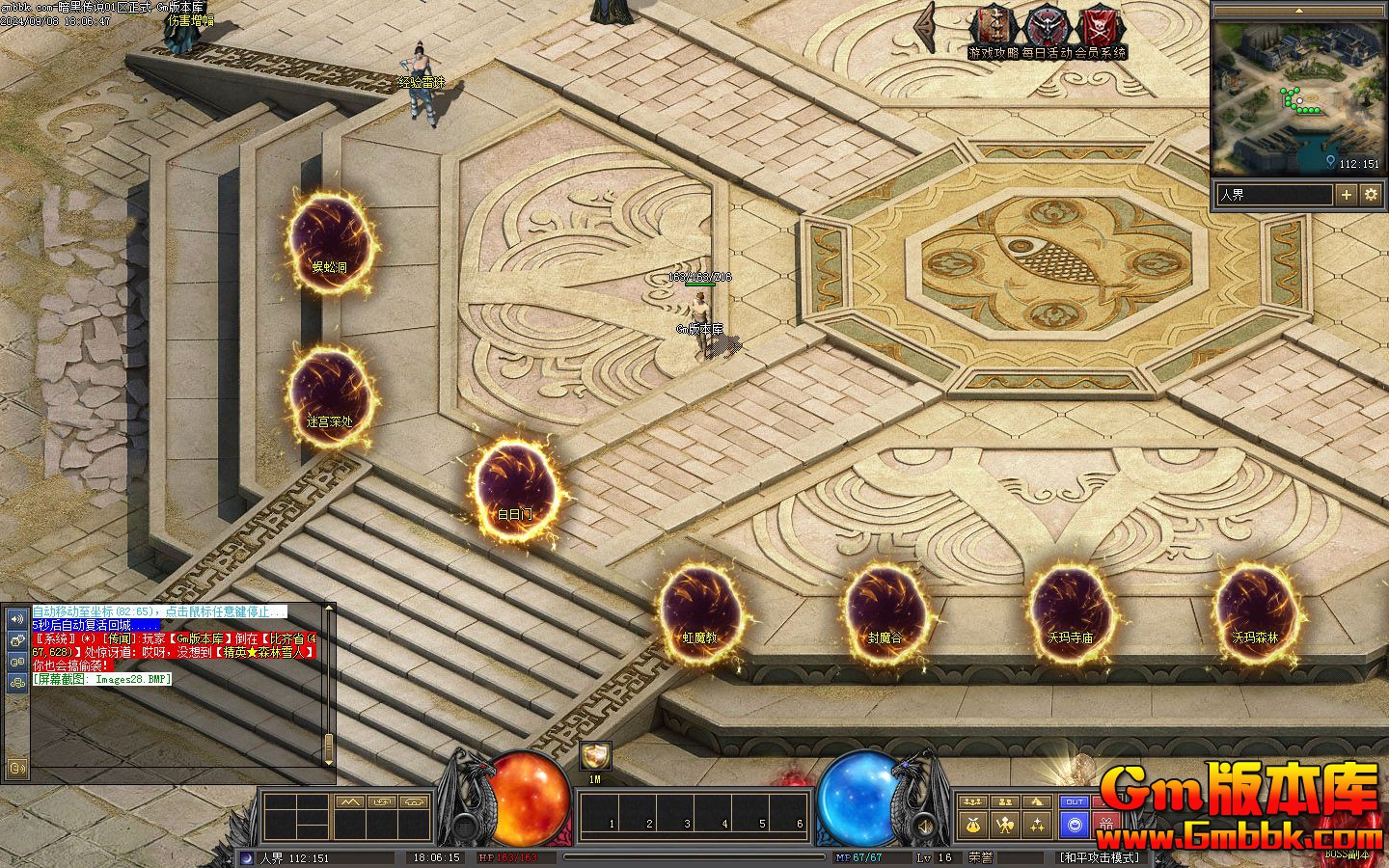Screen dimensions: 1389x868
Task: Click the plus button beside 人界
Action: click(1347, 195)
